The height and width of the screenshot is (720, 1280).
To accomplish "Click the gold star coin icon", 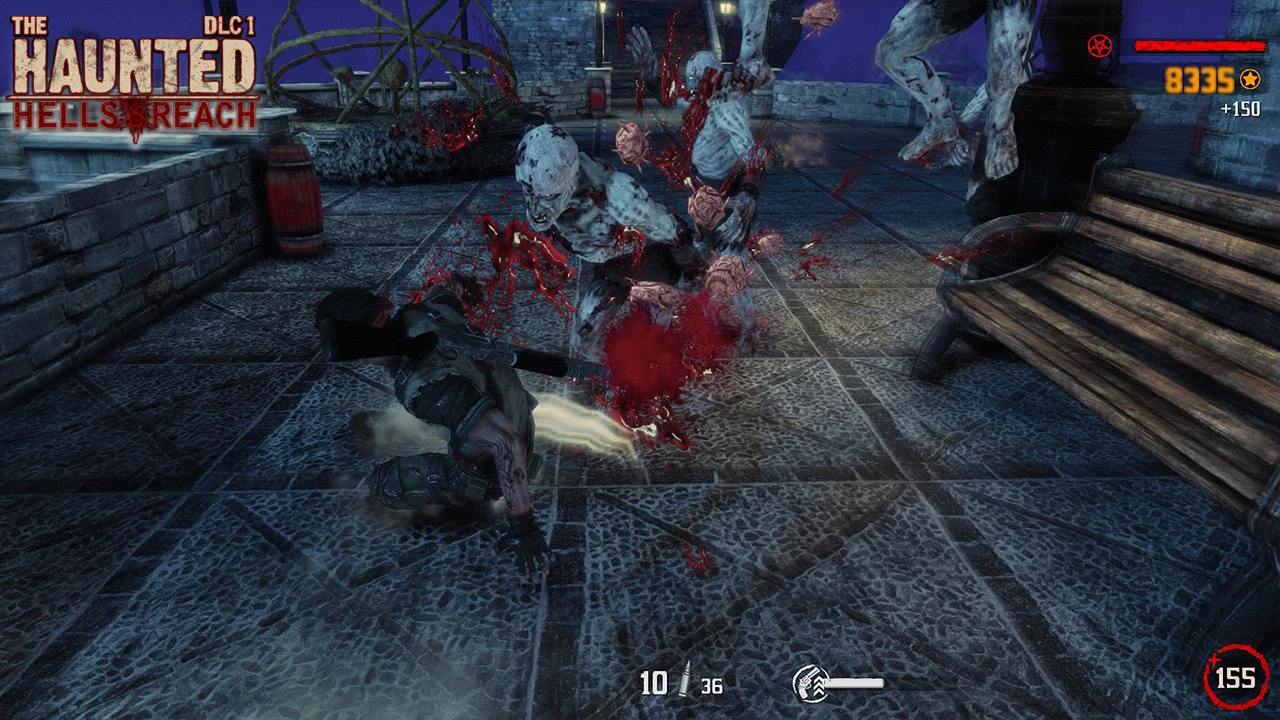I will 1249,80.
